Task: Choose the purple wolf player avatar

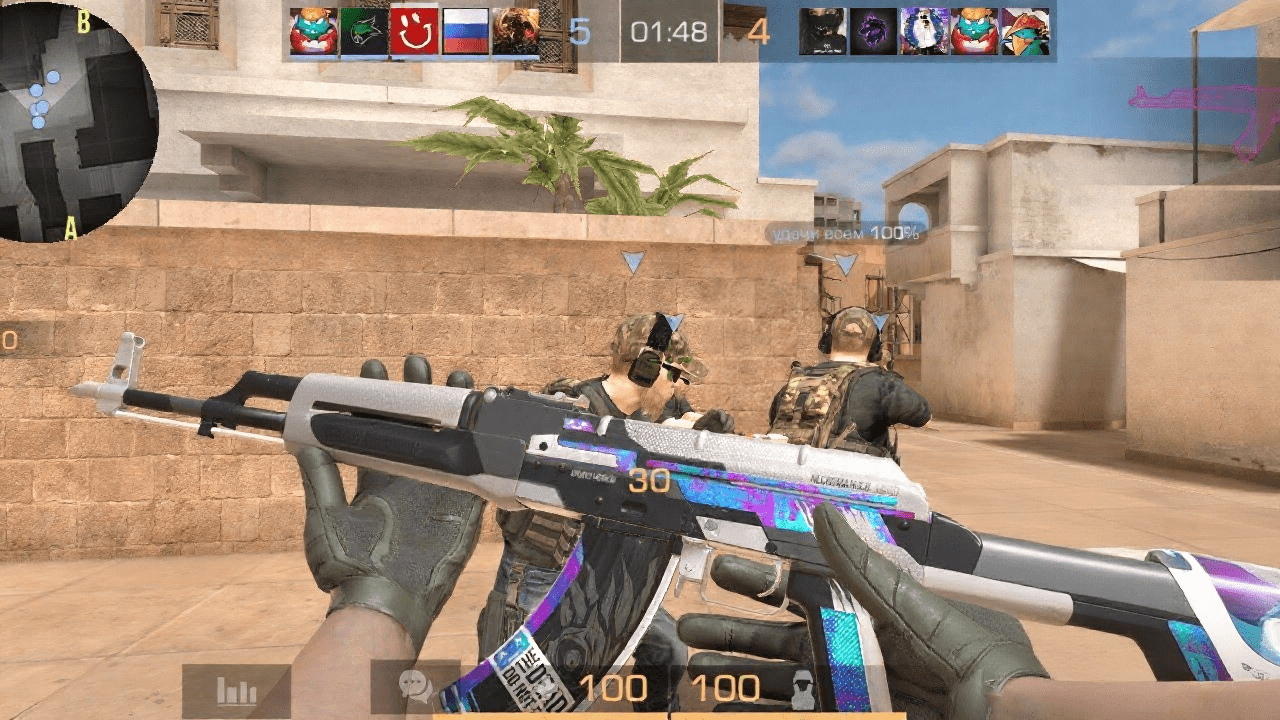Action: 874,32
